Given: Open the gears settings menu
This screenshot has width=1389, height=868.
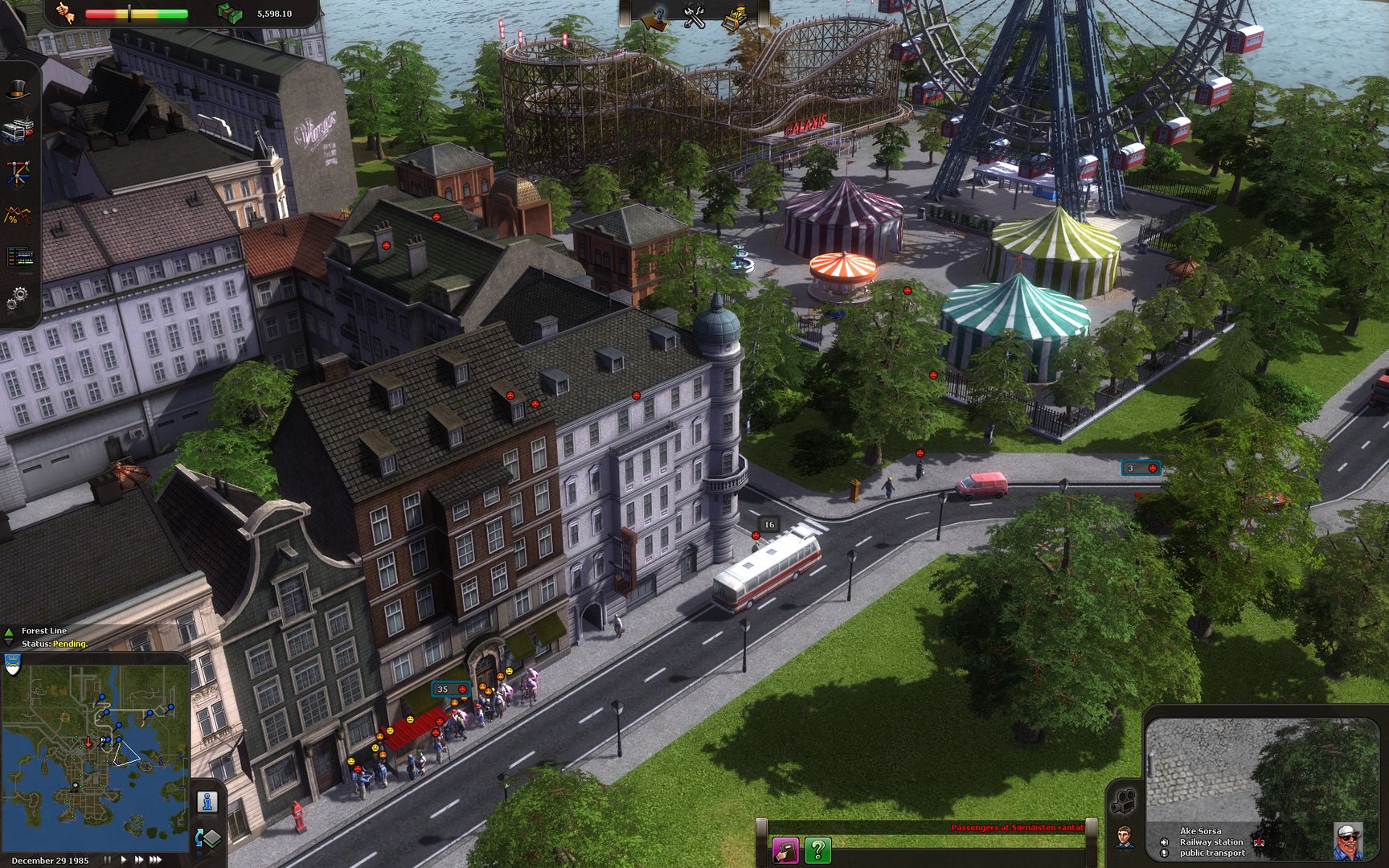Looking at the screenshot, I should pos(17,299).
